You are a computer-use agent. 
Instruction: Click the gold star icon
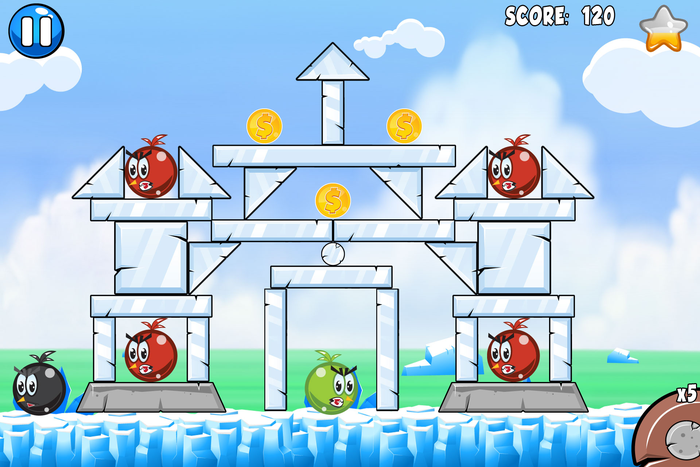click(x=662, y=28)
